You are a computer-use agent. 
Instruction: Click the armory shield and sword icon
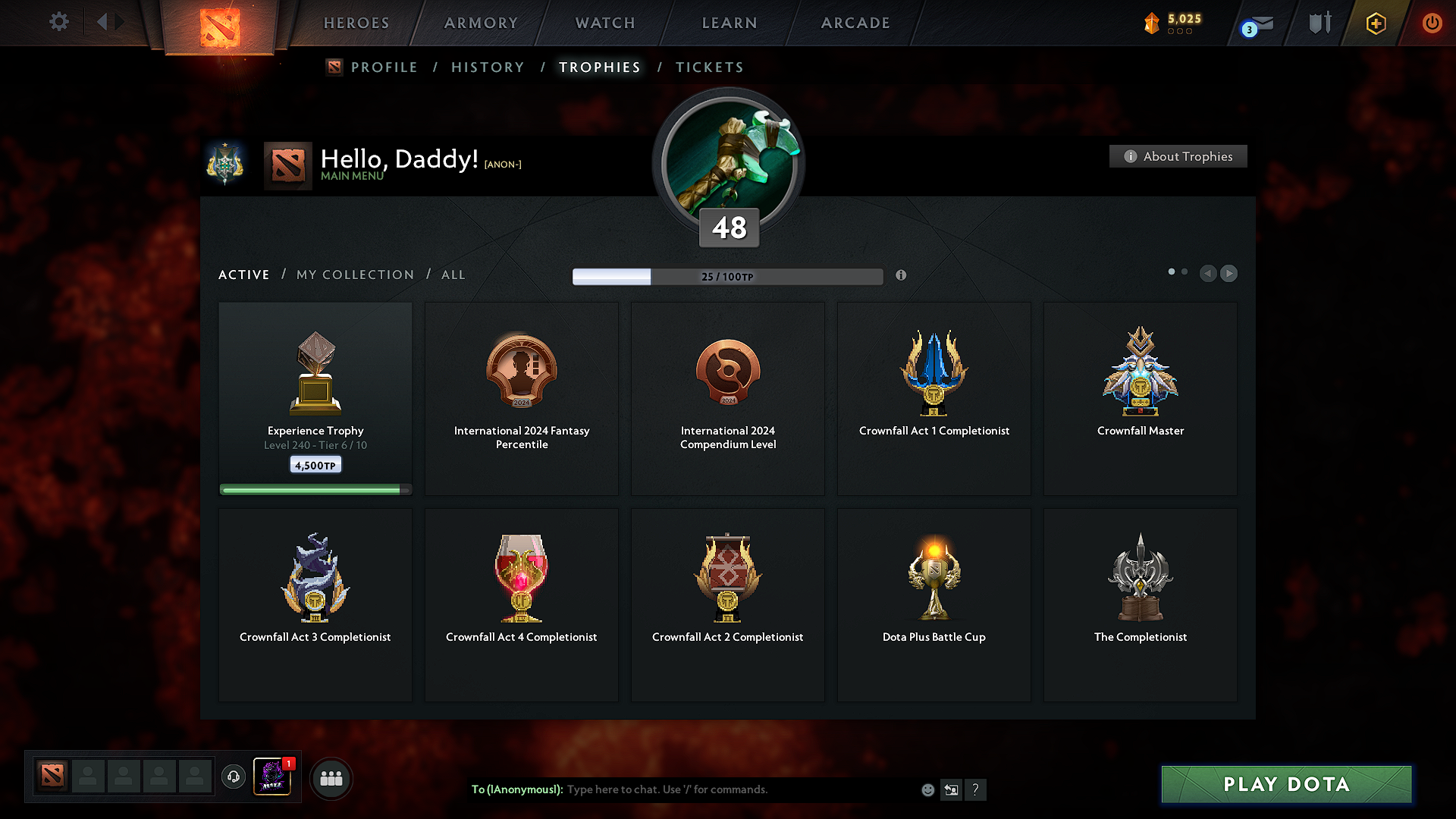pos(1318,23)
